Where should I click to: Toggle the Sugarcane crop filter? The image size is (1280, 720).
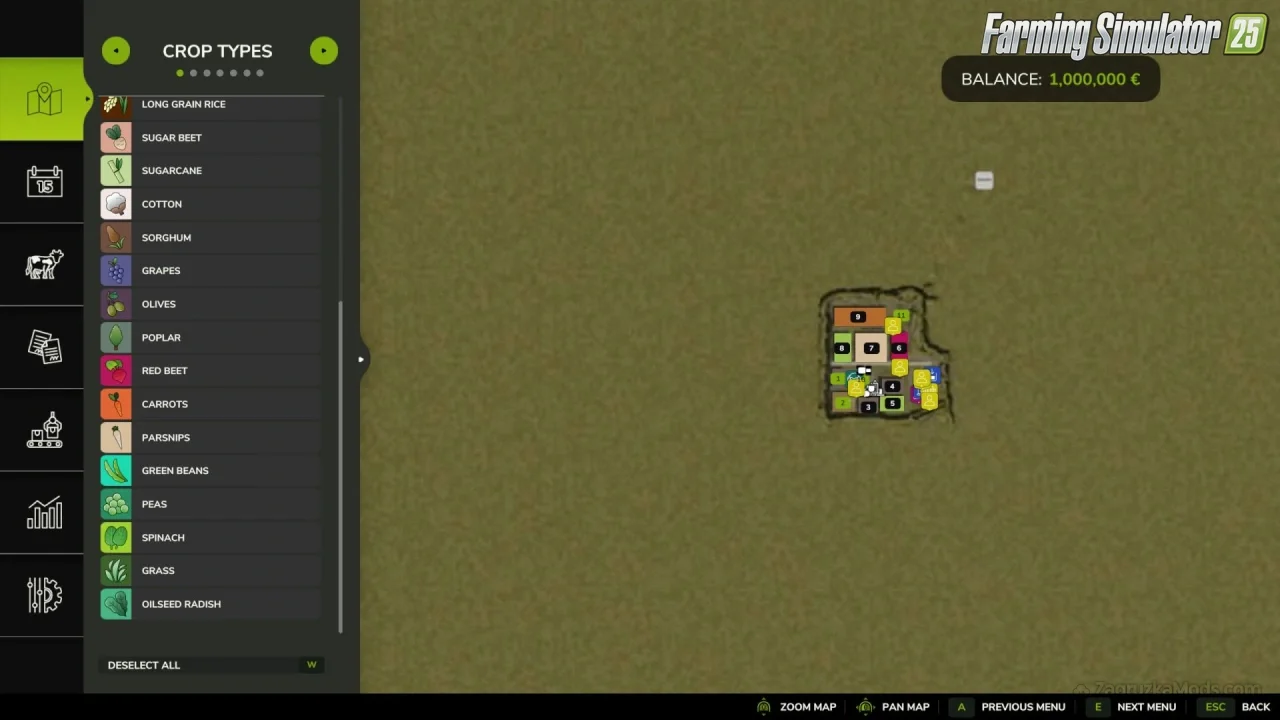click(210, 171)
